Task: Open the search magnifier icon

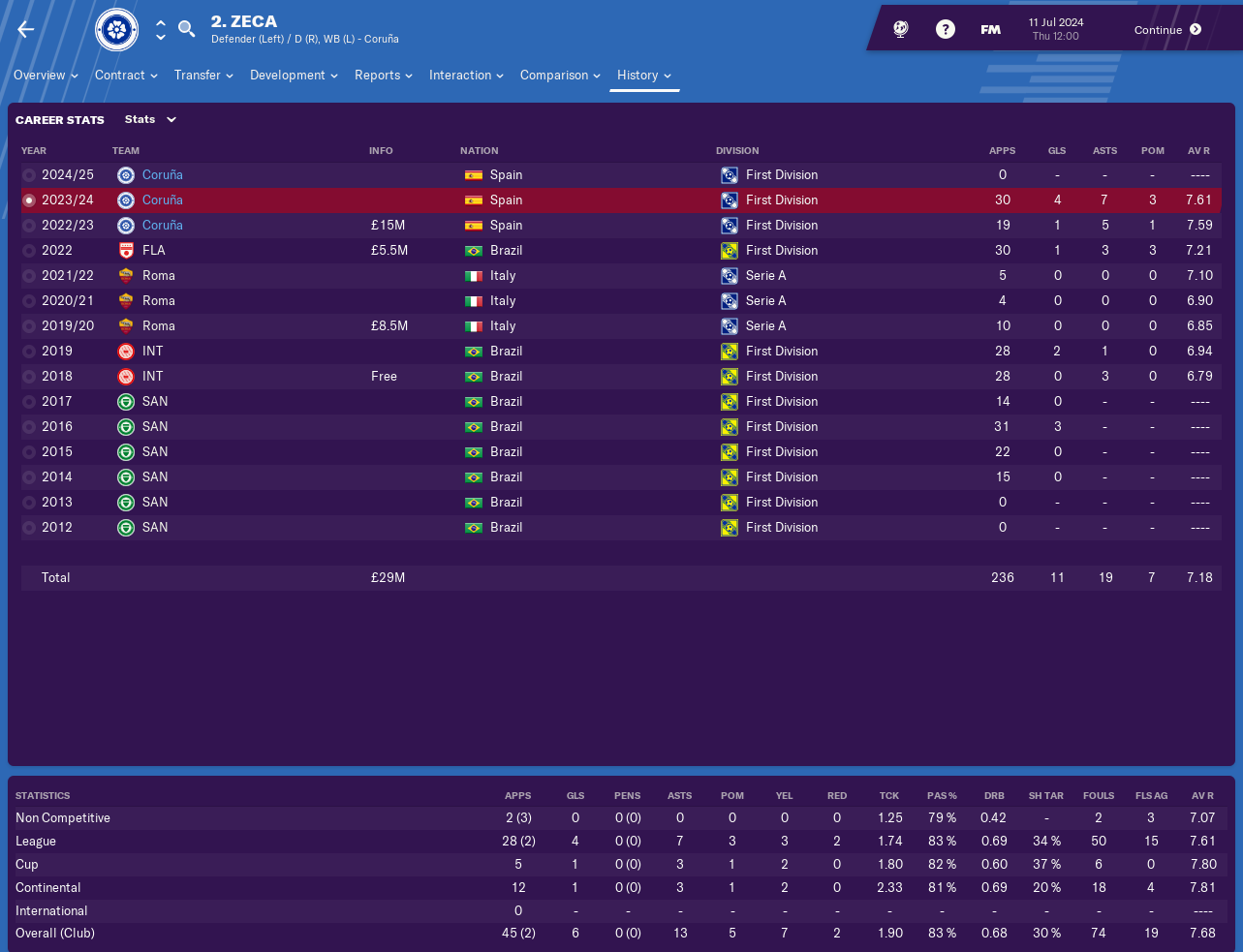Action: (x=187, y=29)
